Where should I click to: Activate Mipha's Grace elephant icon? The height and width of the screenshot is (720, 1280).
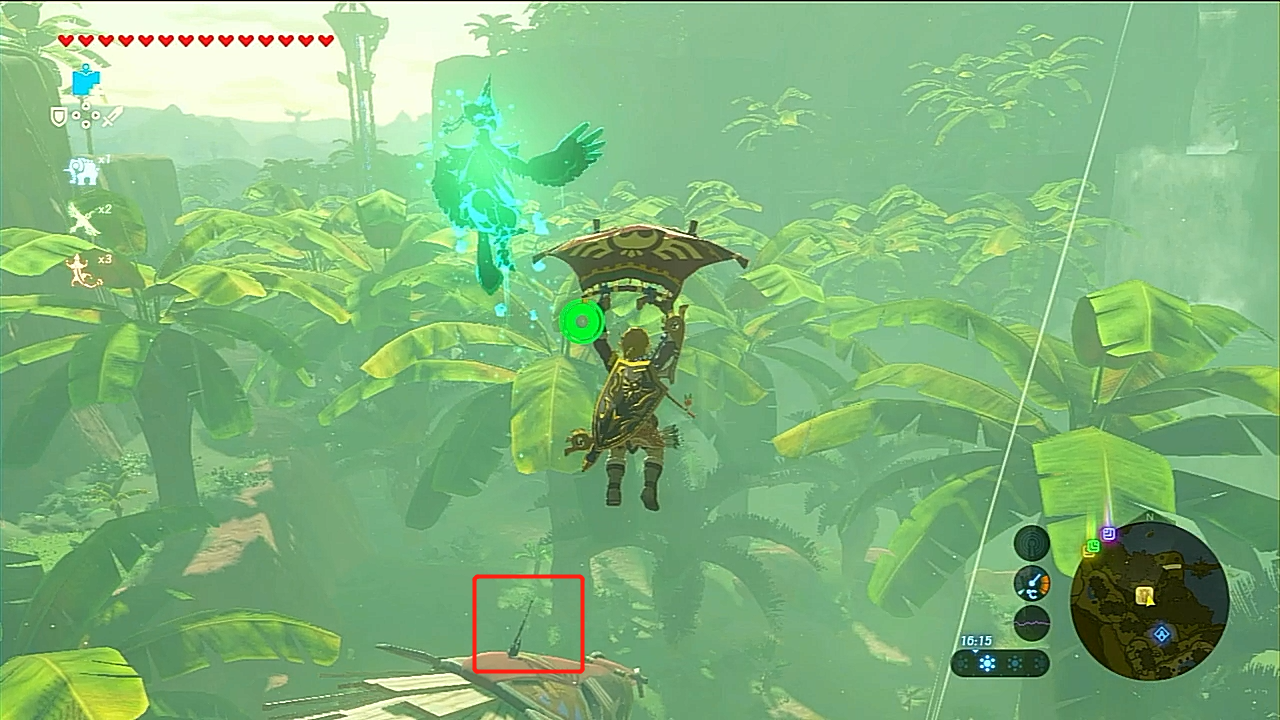pos(83,172)
